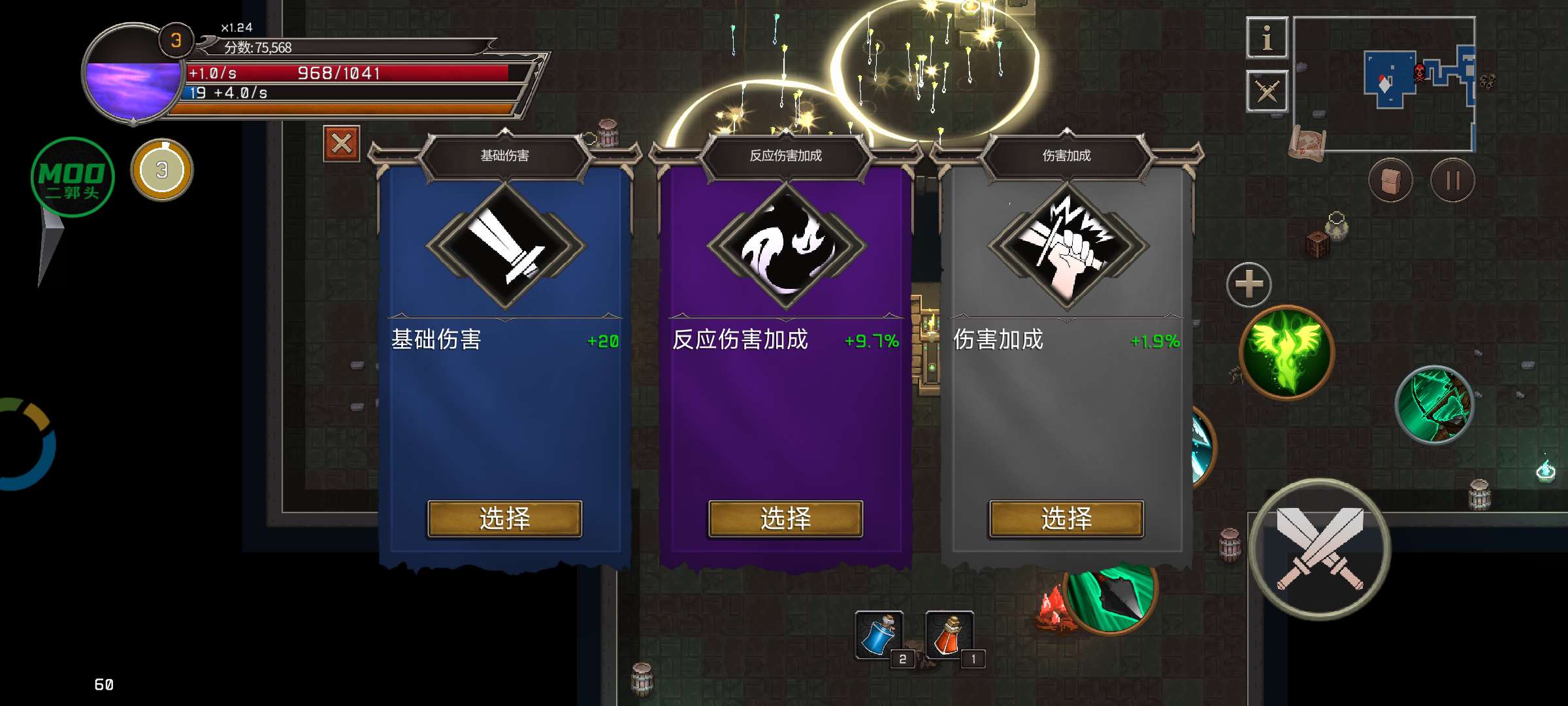Tap the MOD 二郭头 overlay badge
Screen dimensions: 1568x706
pos(72,177)
